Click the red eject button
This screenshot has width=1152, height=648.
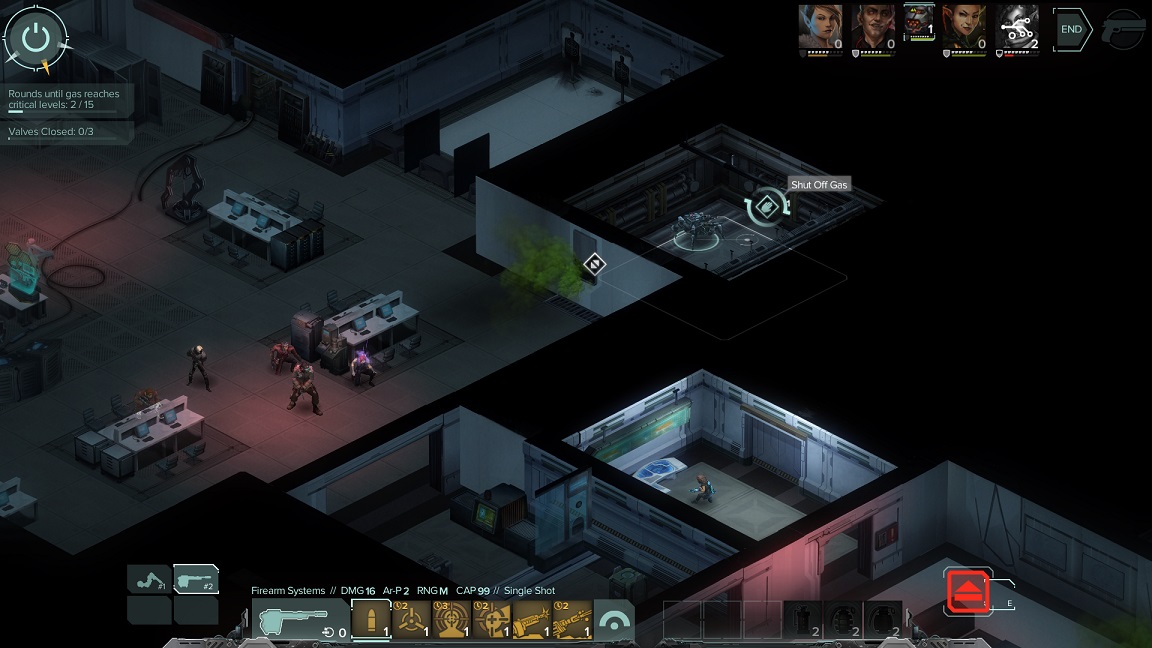click(968, 590)
